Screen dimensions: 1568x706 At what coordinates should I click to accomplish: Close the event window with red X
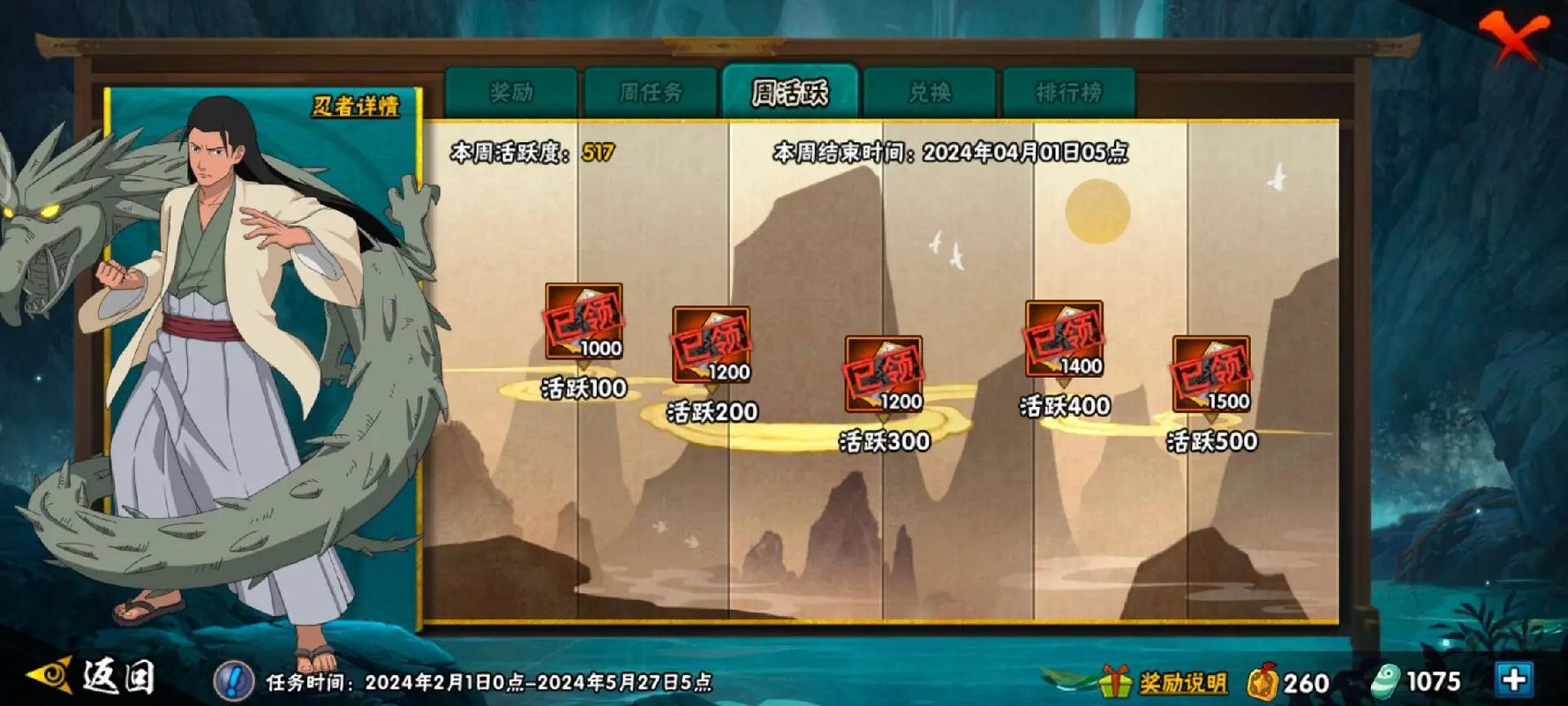coord(1513,38)
